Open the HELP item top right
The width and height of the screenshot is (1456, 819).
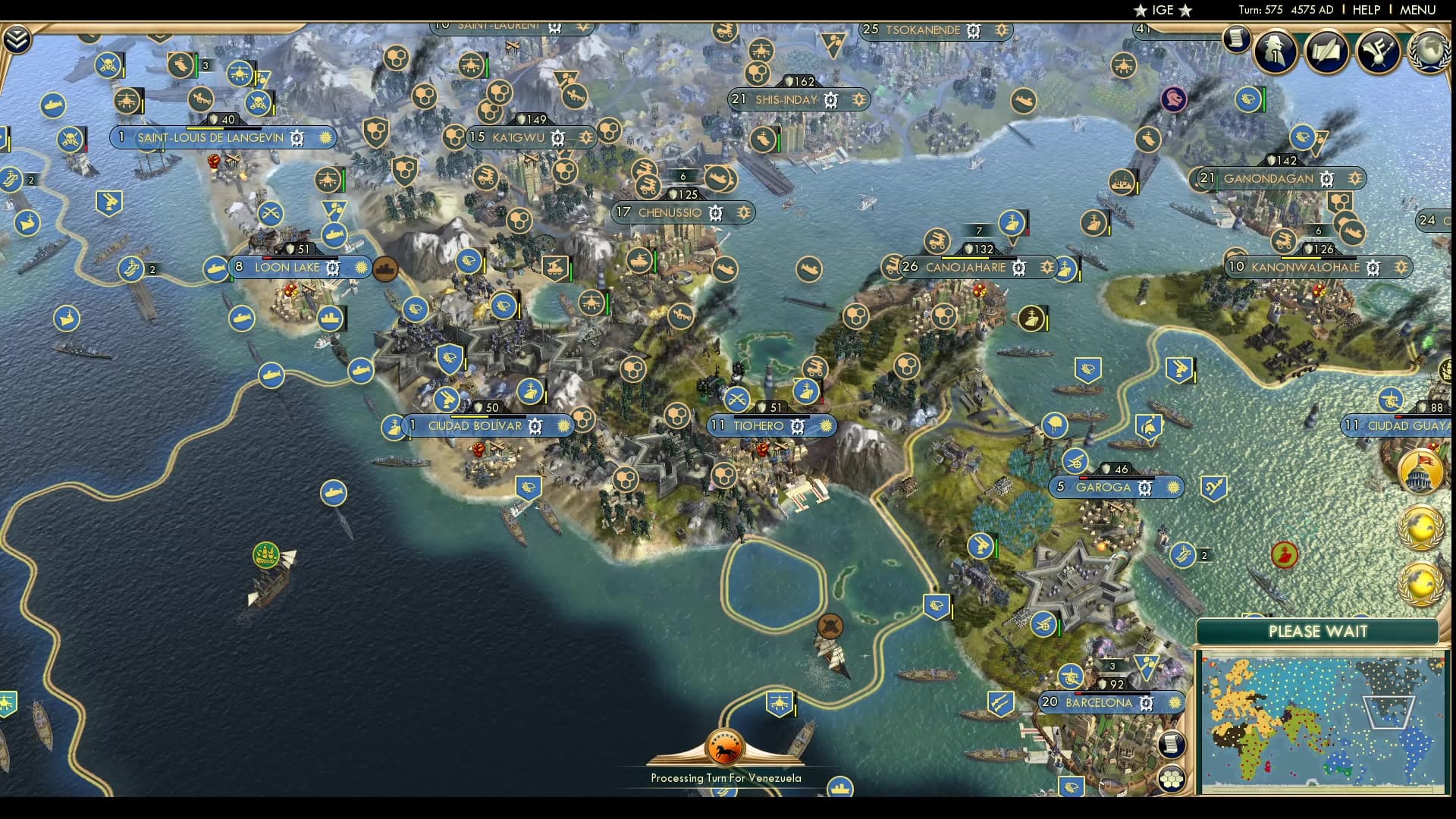click(1365, 10)
